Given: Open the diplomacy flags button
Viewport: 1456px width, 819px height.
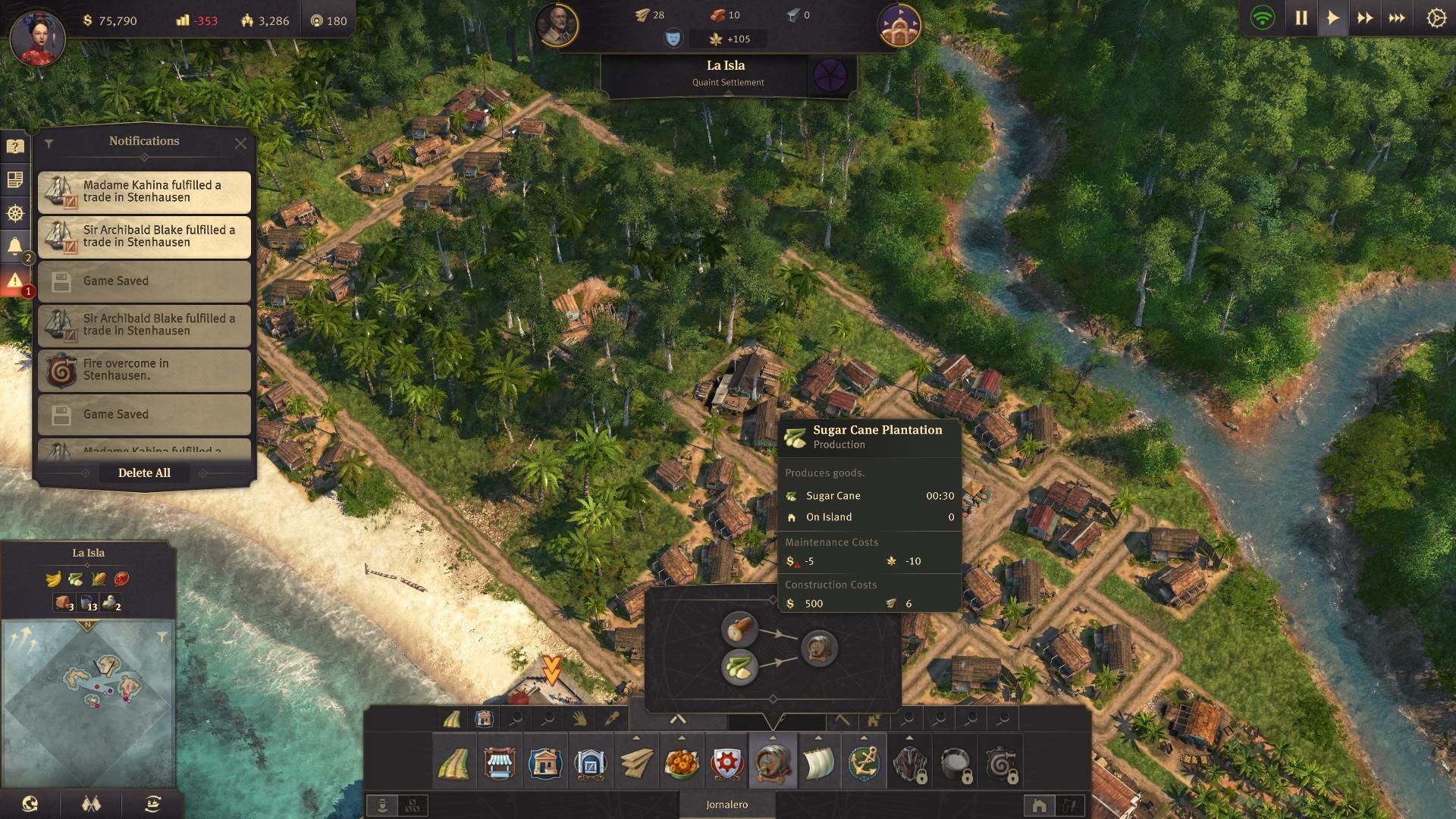Looking at the screenshot, I should (91, 804).
